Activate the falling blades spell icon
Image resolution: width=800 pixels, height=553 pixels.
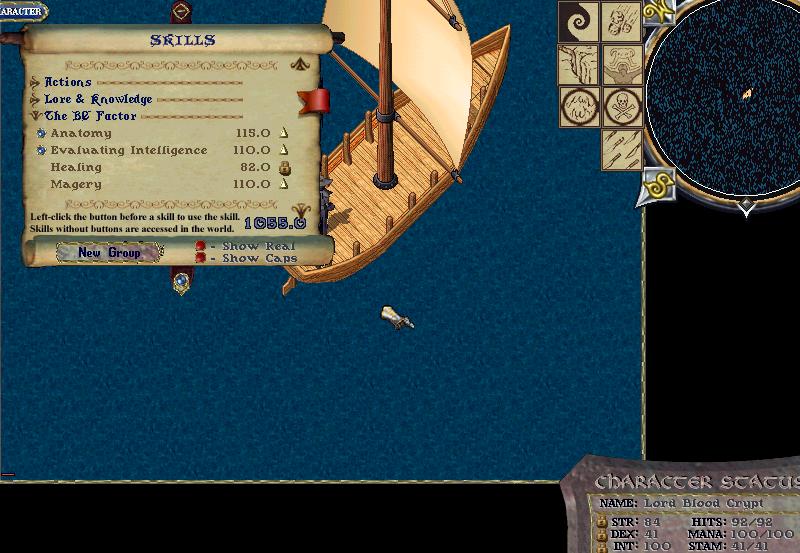point(621,149)
